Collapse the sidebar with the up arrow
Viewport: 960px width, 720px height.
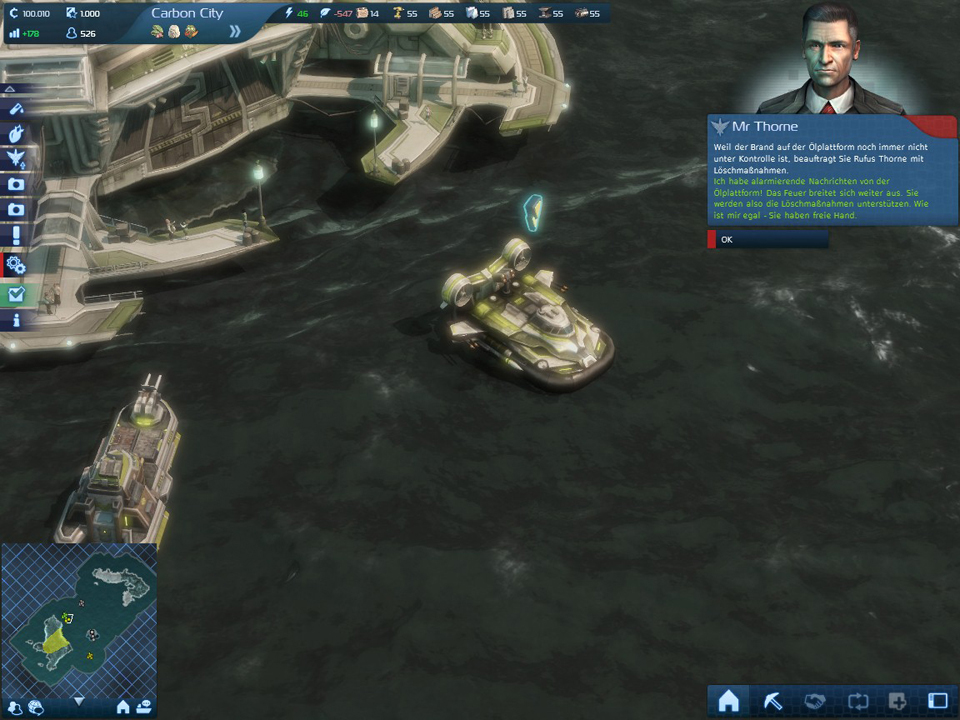[10, 87]
